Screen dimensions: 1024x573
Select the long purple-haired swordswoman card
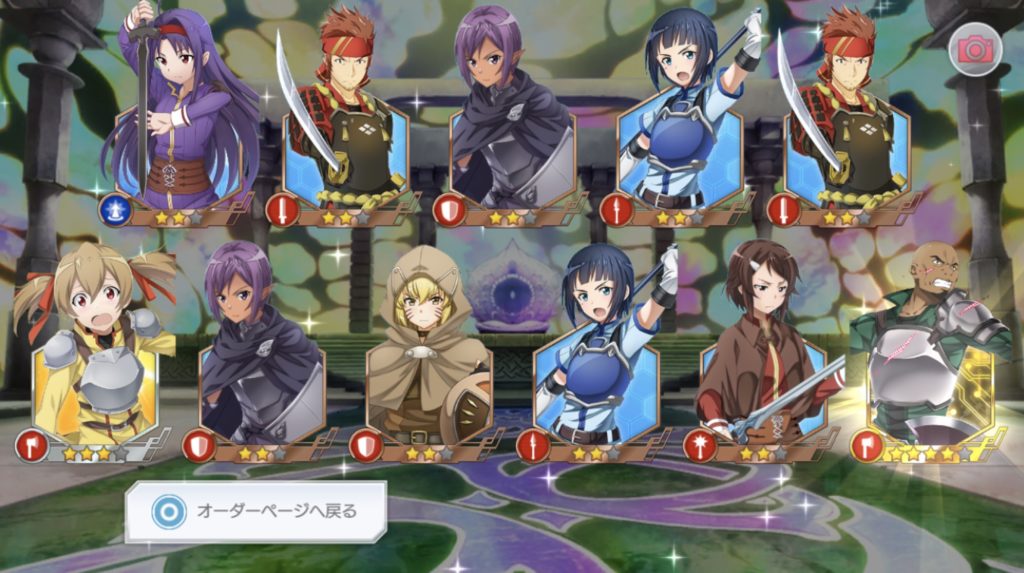pos(180,120)
